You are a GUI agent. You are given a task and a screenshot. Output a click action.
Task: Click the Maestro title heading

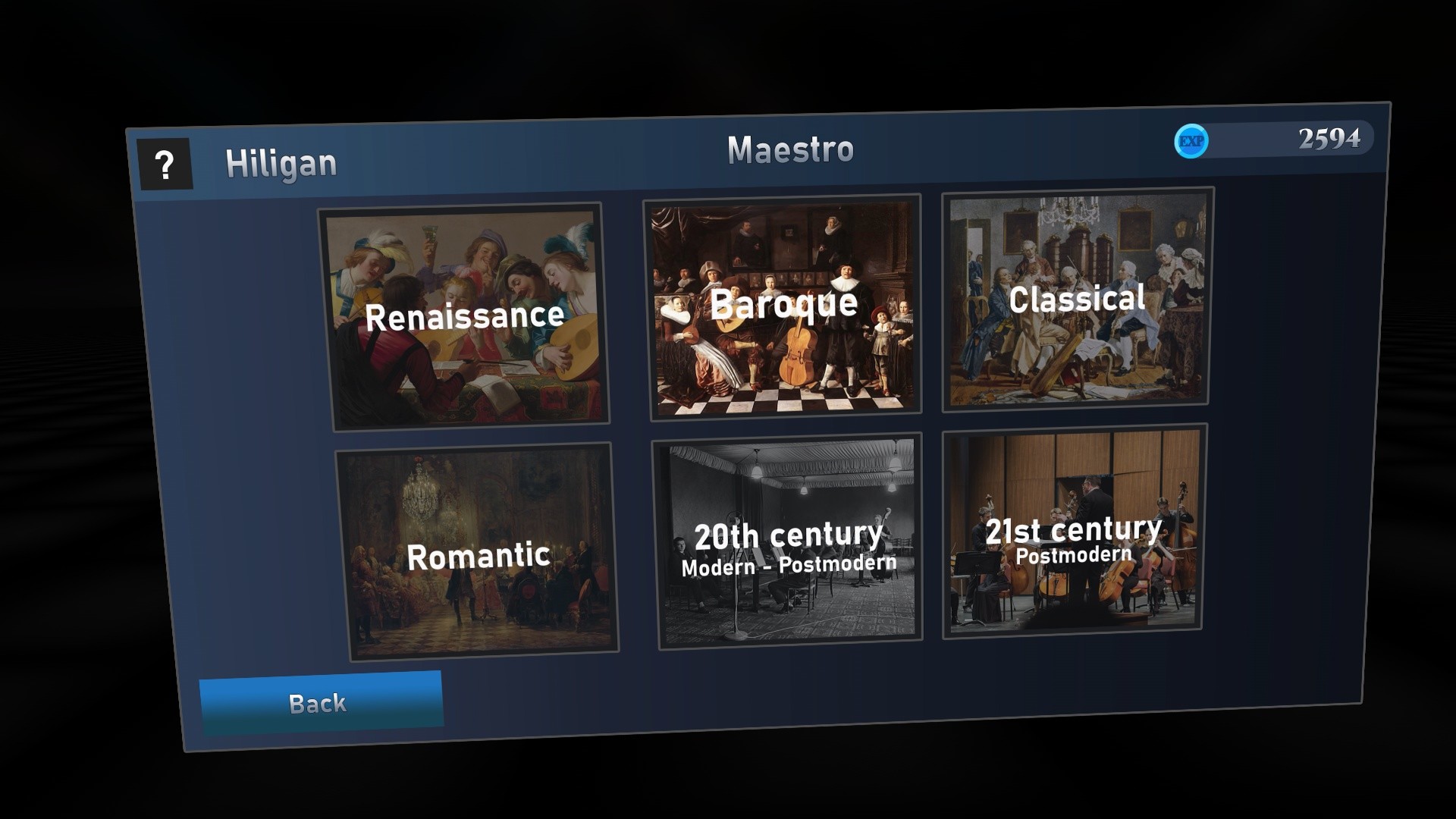792,150
